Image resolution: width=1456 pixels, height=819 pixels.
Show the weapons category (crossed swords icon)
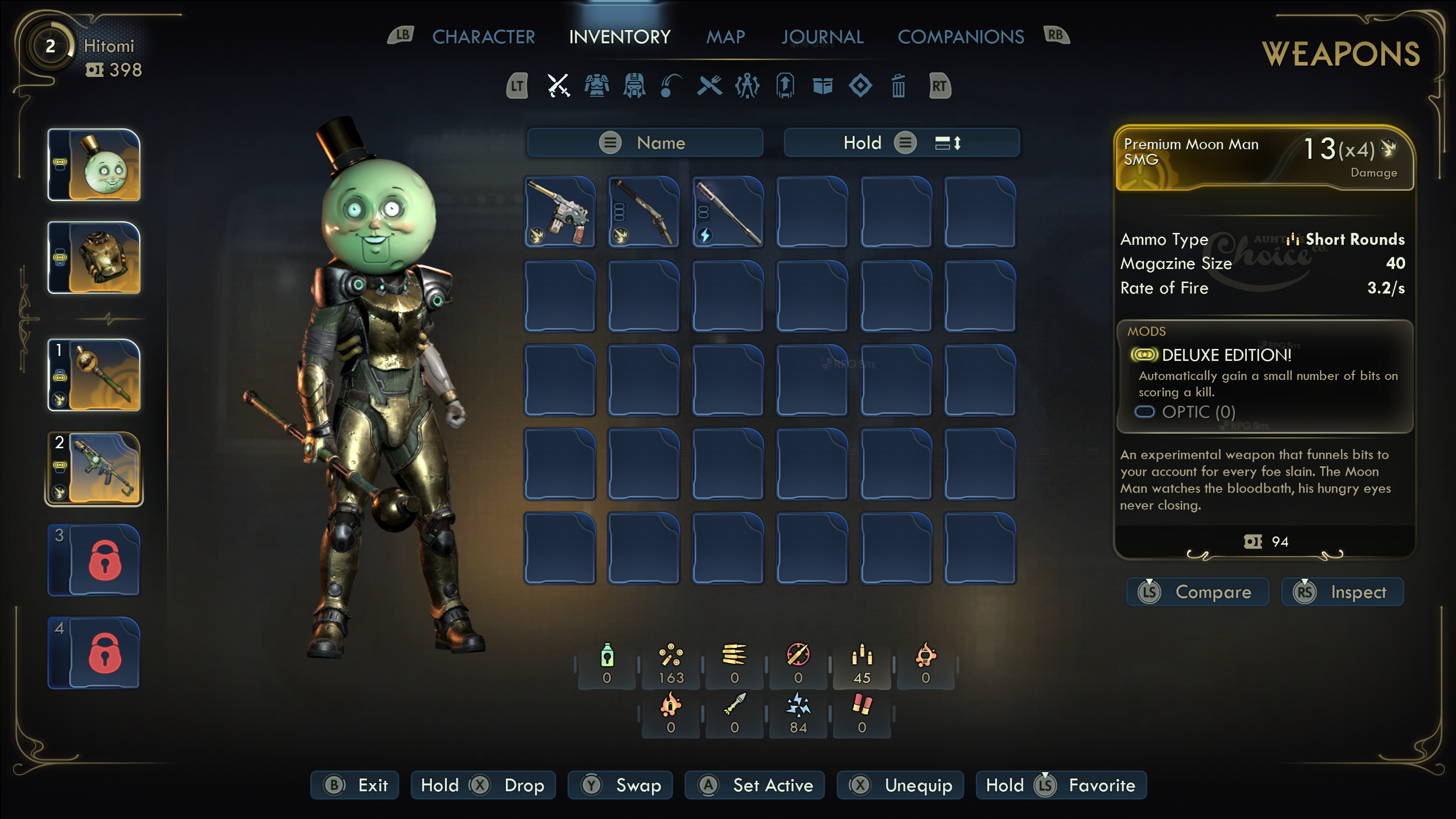[559, 86]
